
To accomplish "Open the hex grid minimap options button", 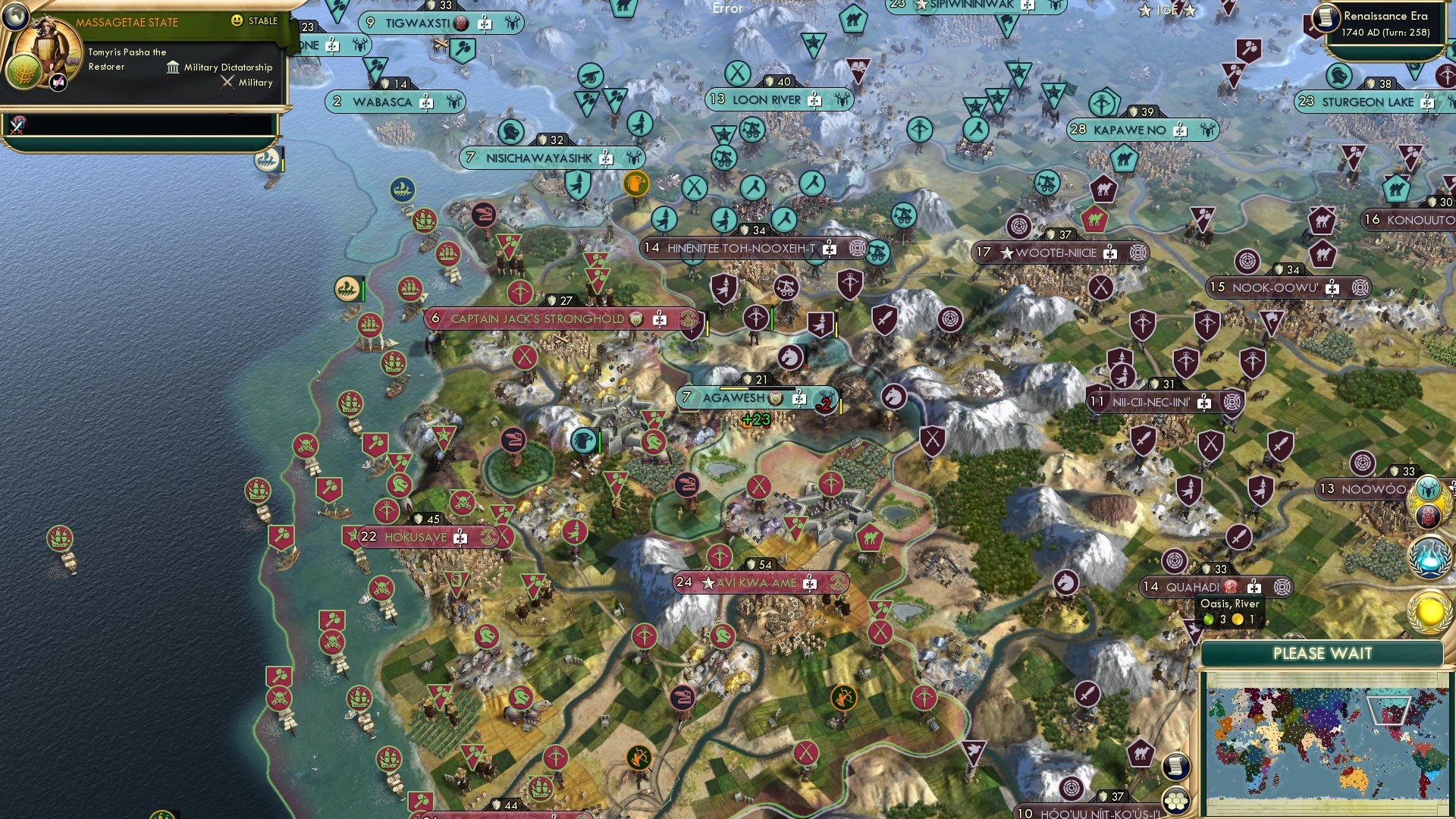I will pyautogui.click(x=1175, y=800).
